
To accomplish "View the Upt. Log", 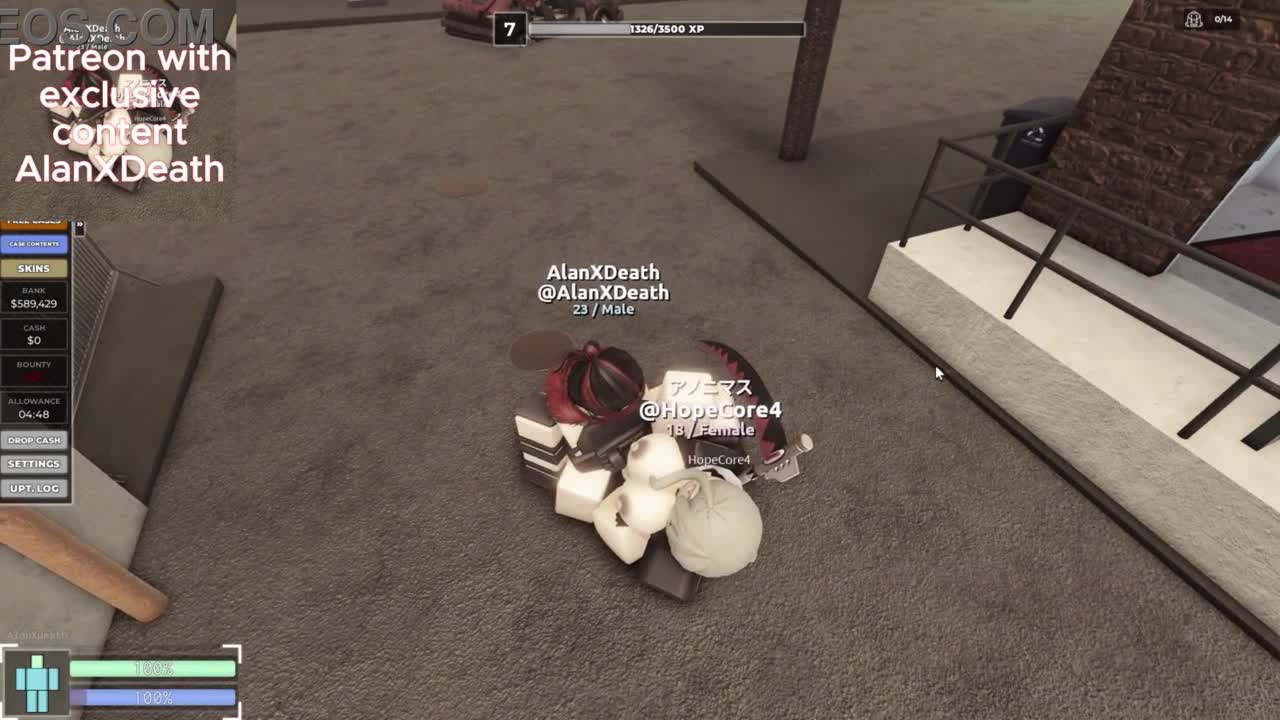I will tap(34, 488).
